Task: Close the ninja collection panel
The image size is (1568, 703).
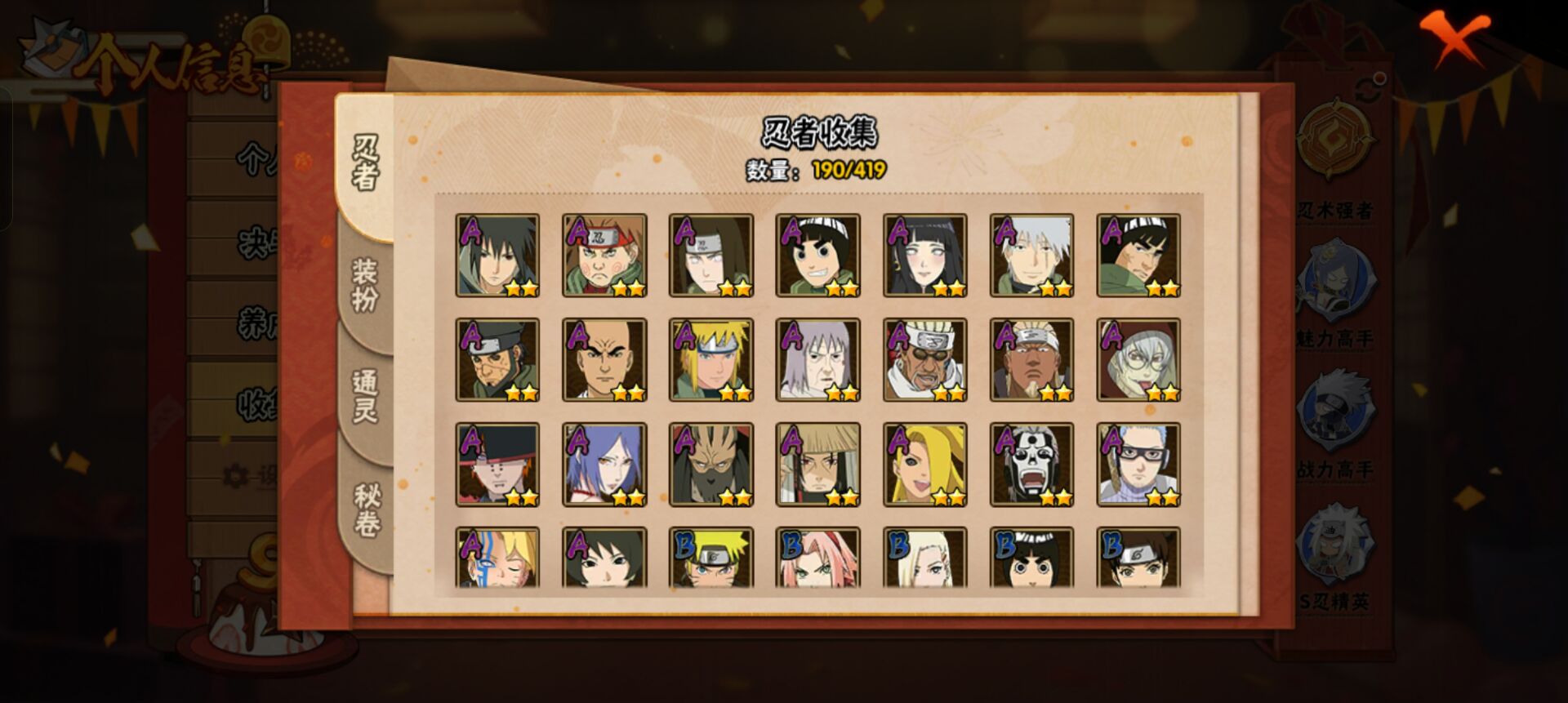Action: pos(1454,38)
